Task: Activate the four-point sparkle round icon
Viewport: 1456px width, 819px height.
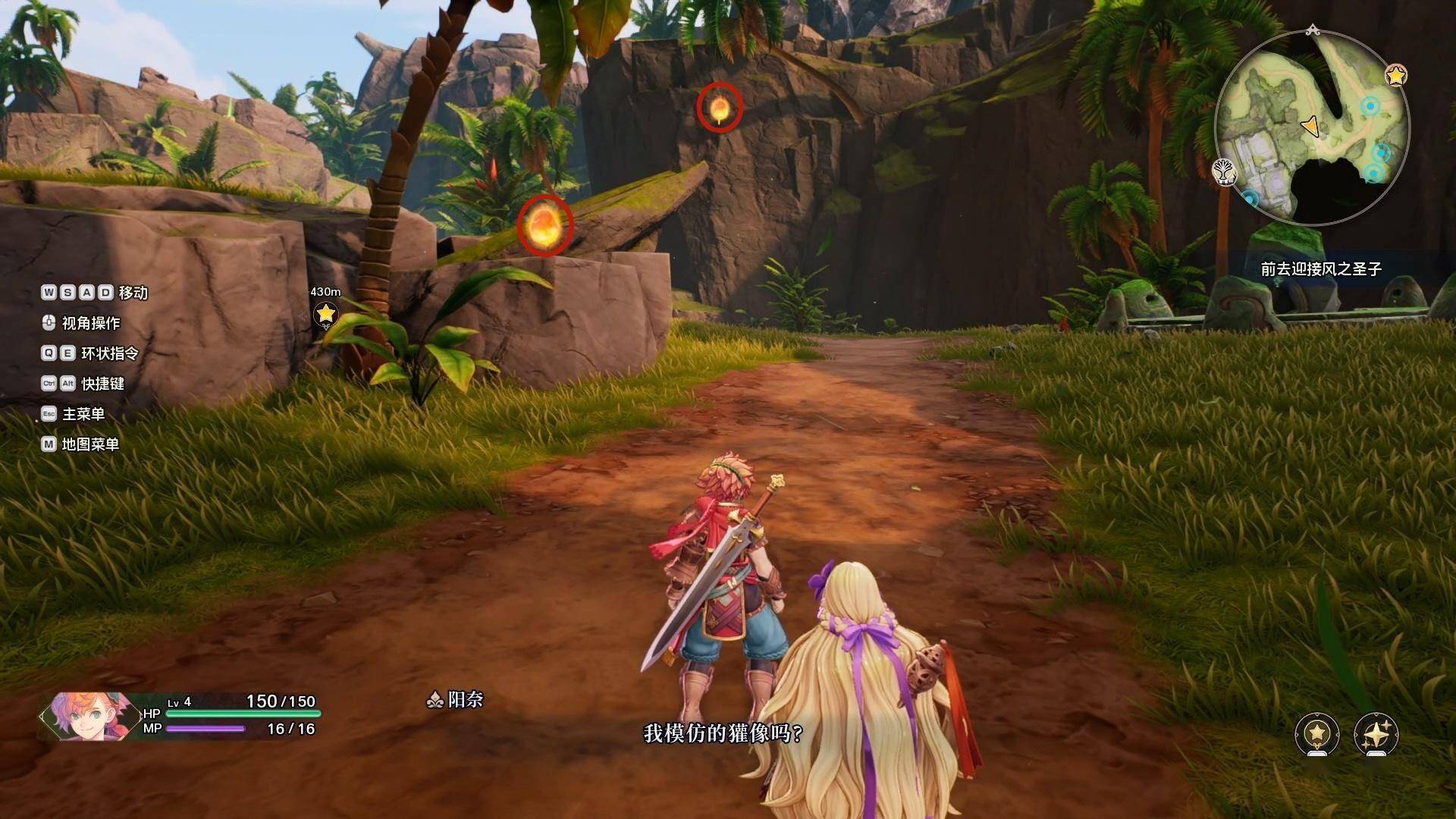Action: [1376, 733]
